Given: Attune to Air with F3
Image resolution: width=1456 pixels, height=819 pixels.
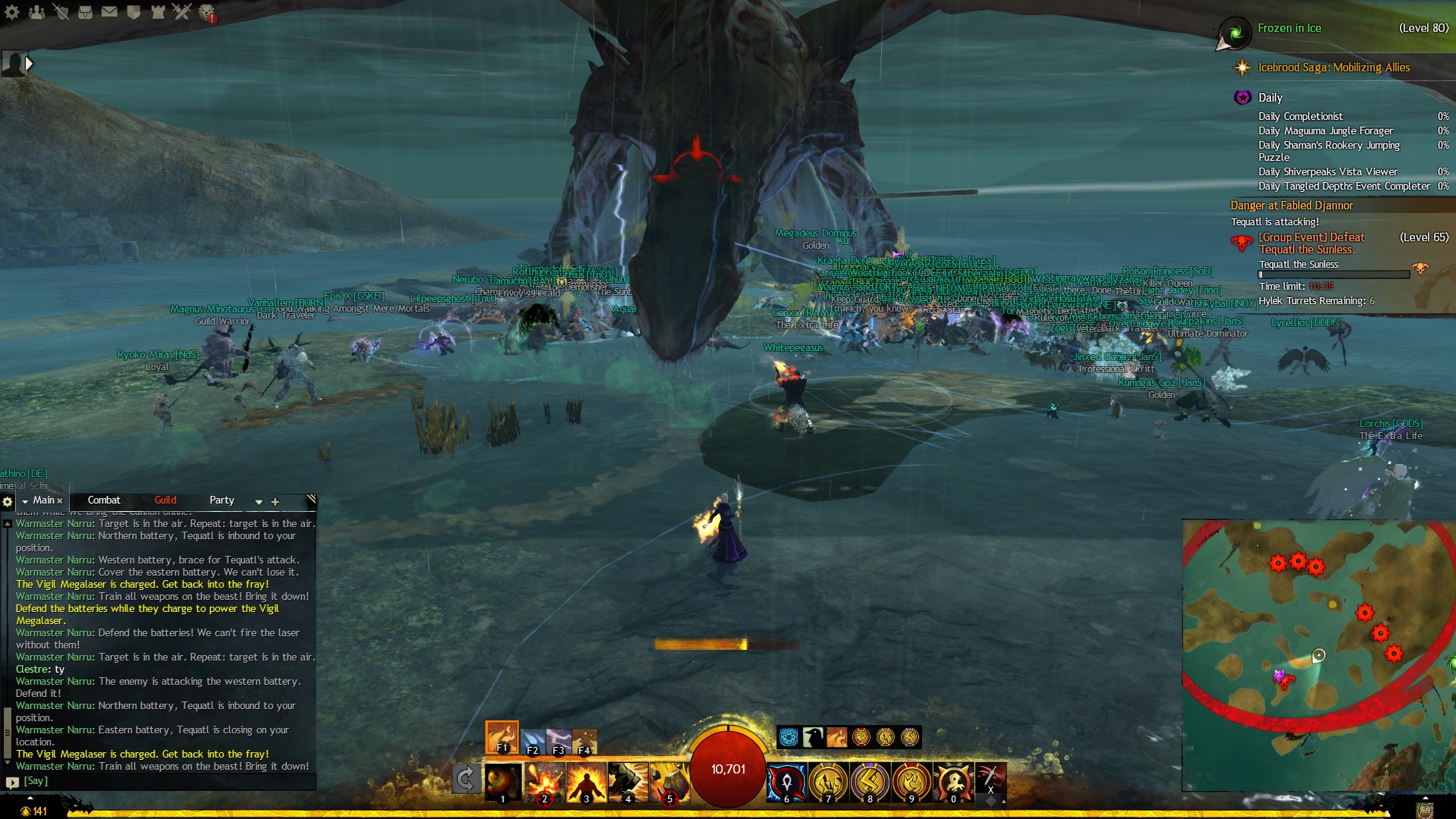Looking at the screenshot, I should point(559,741).
